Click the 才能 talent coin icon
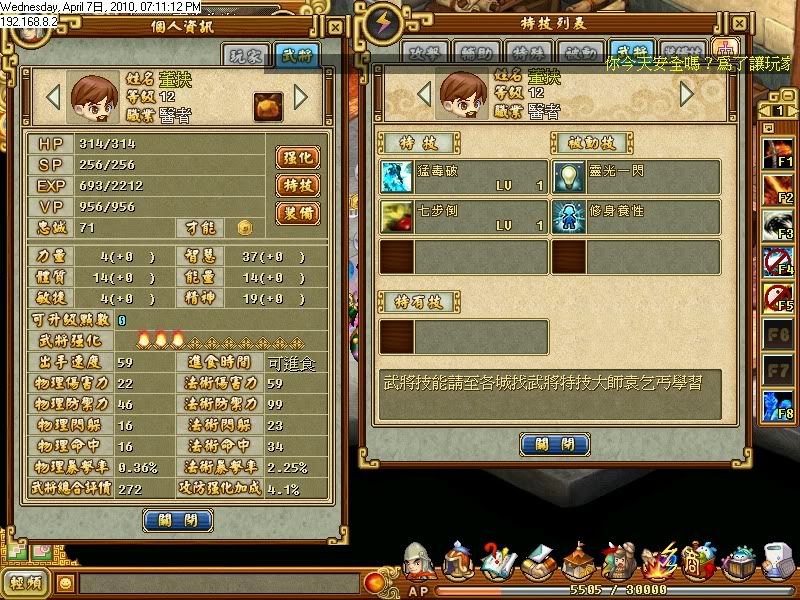Screen dimensions: 800x600 [244, 229]
